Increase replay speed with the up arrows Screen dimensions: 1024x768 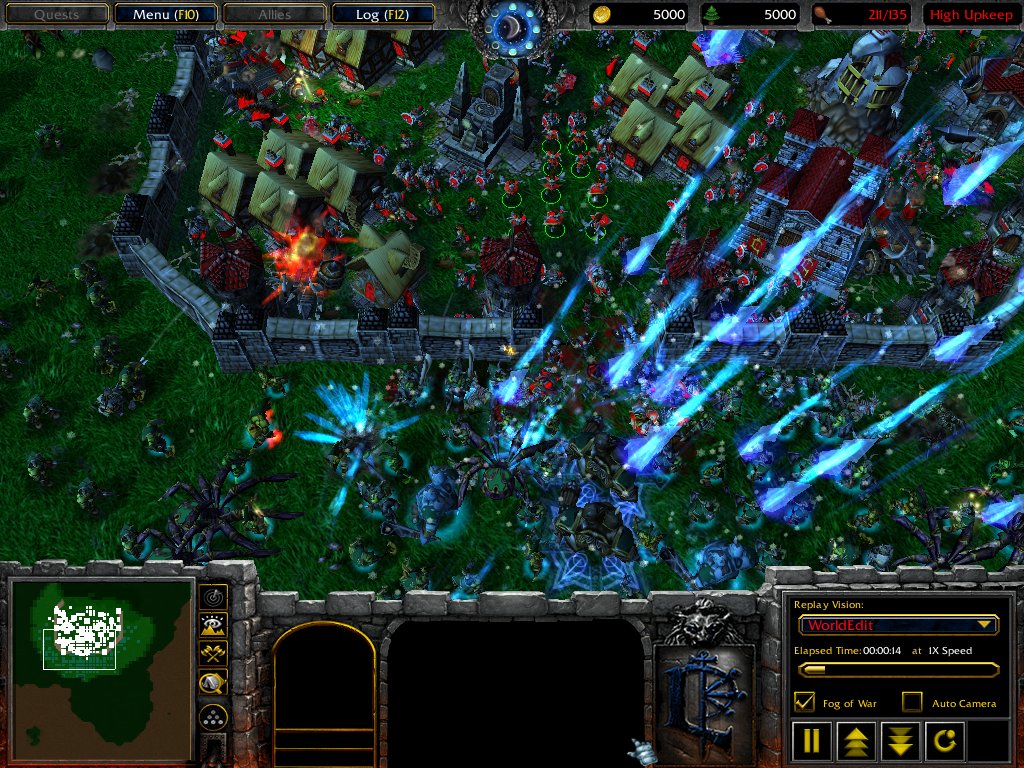tap(855, 741)
